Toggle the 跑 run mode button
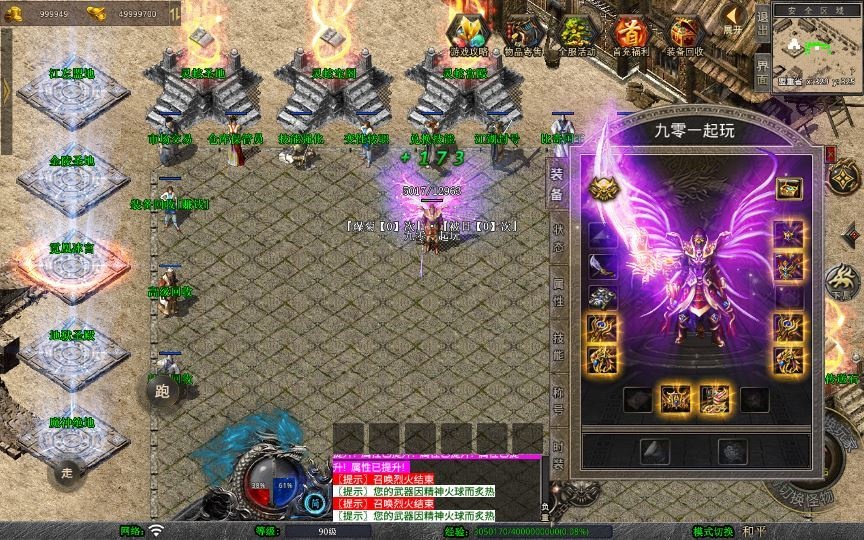The width and height of the screenshot is (864, 540). click(163, 391)
